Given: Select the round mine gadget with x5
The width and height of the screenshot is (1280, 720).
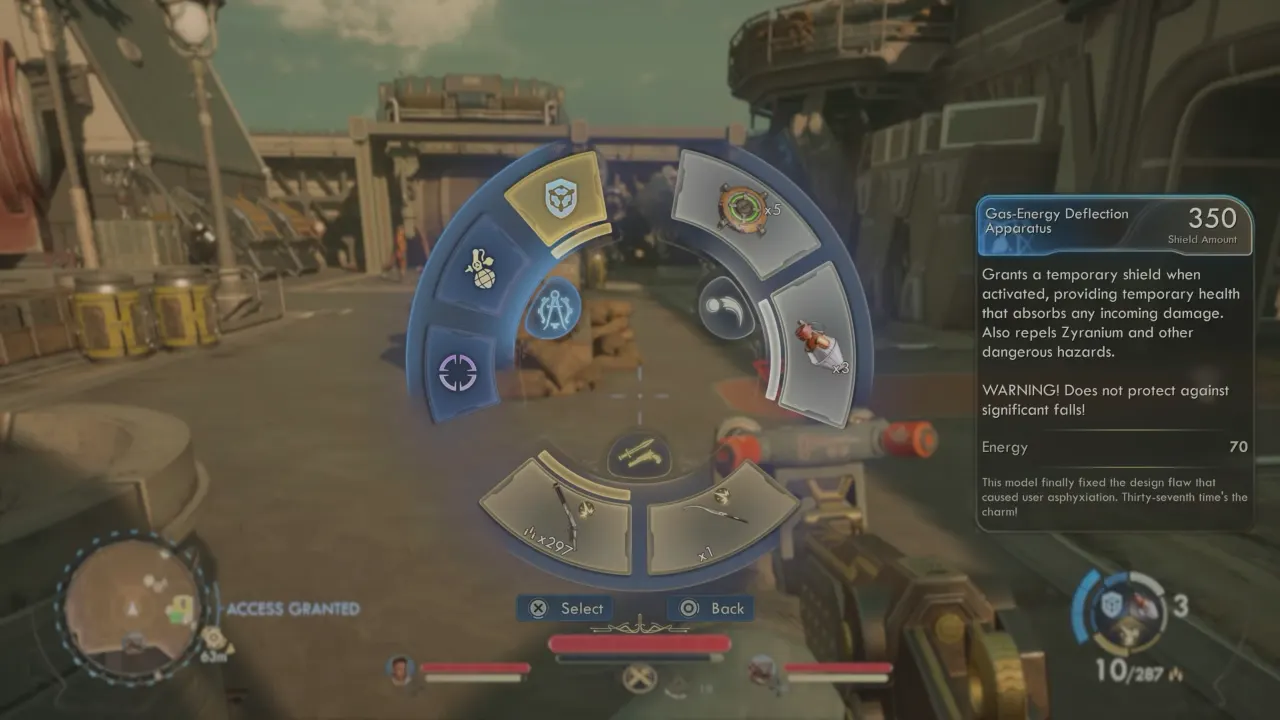Looking at the screenshot, I should click(x=741, y=206).
